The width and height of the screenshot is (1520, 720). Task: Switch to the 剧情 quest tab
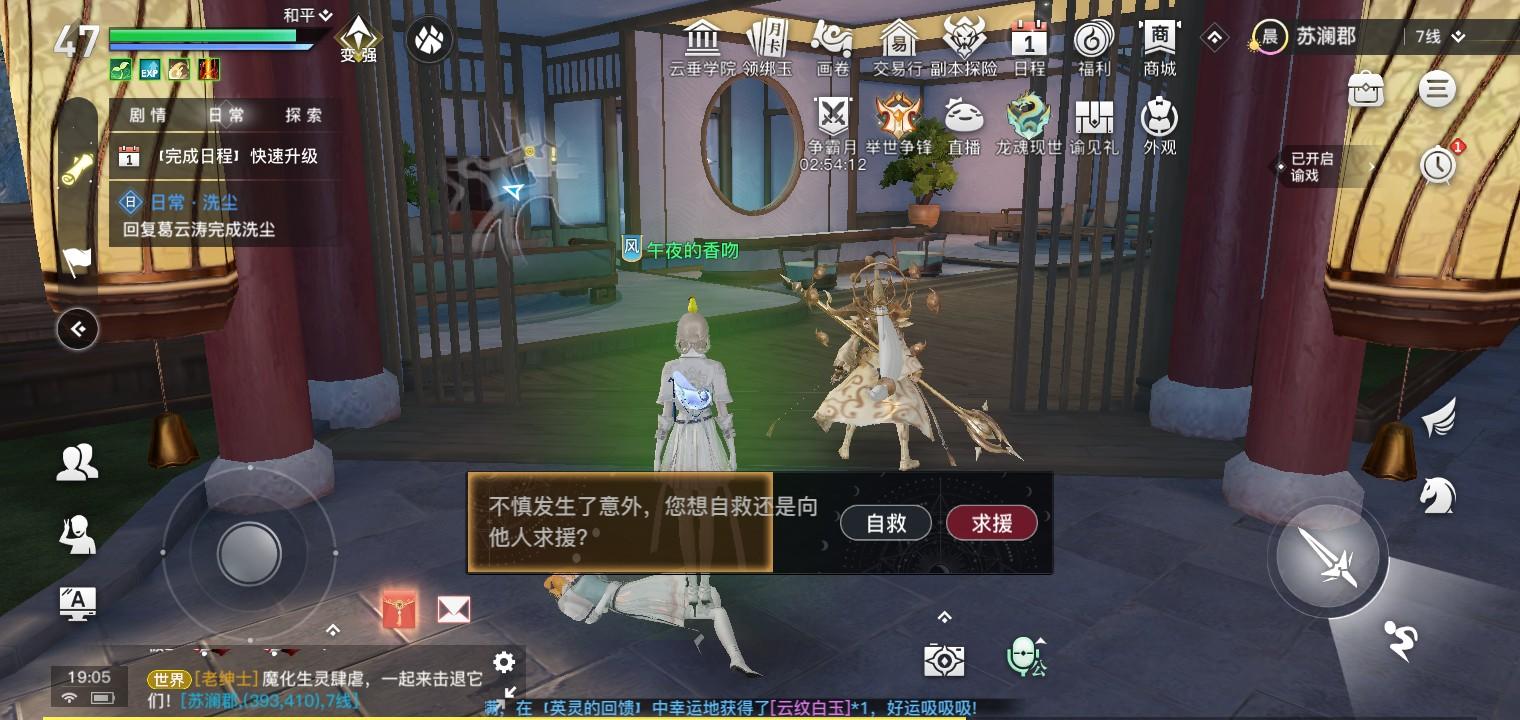click(x=150, y=115)
